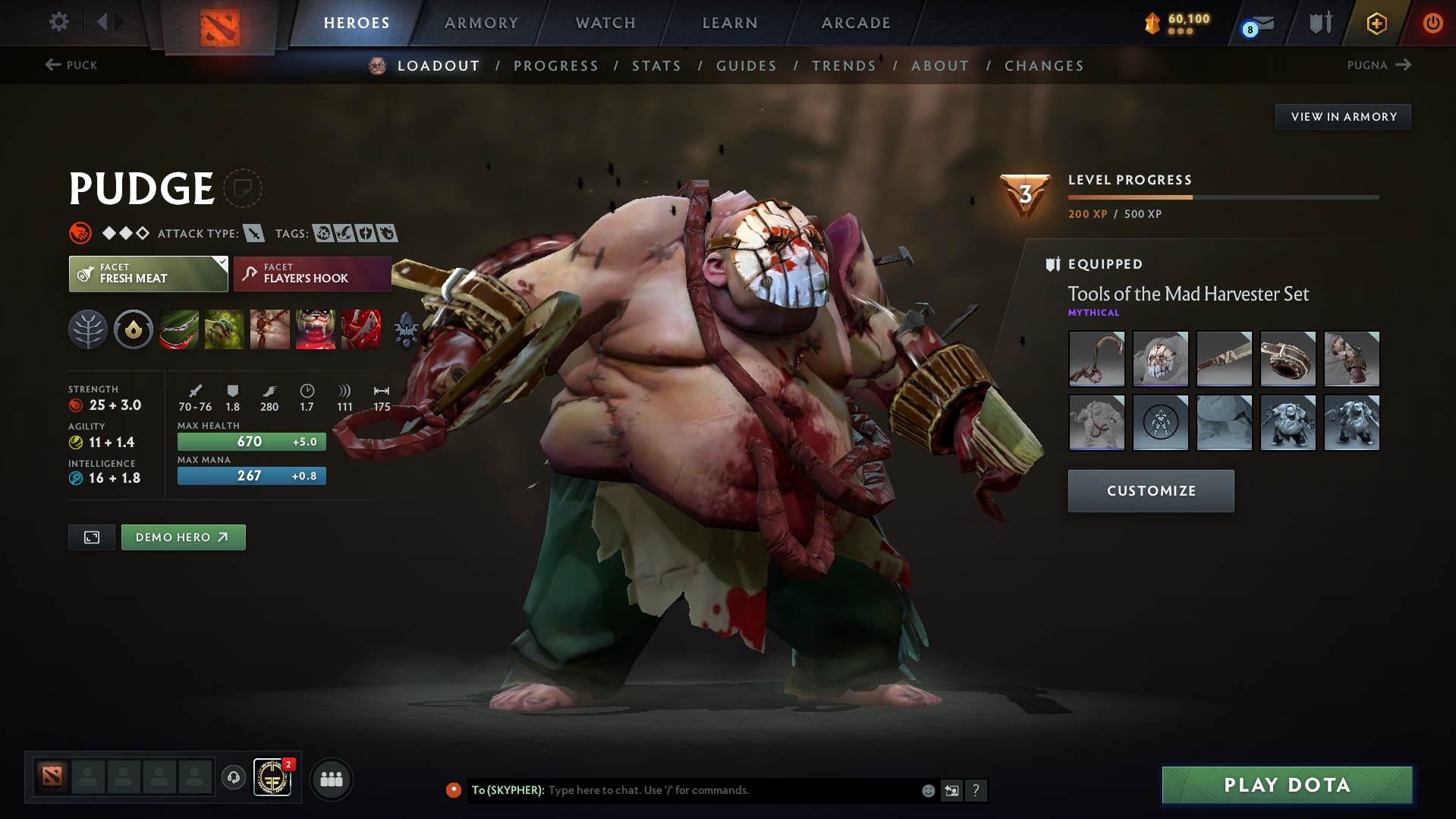The width and height of the screenshot is (1456, 819).
Task: Select the Dismember ultimate ability icon
Action: 316,329
